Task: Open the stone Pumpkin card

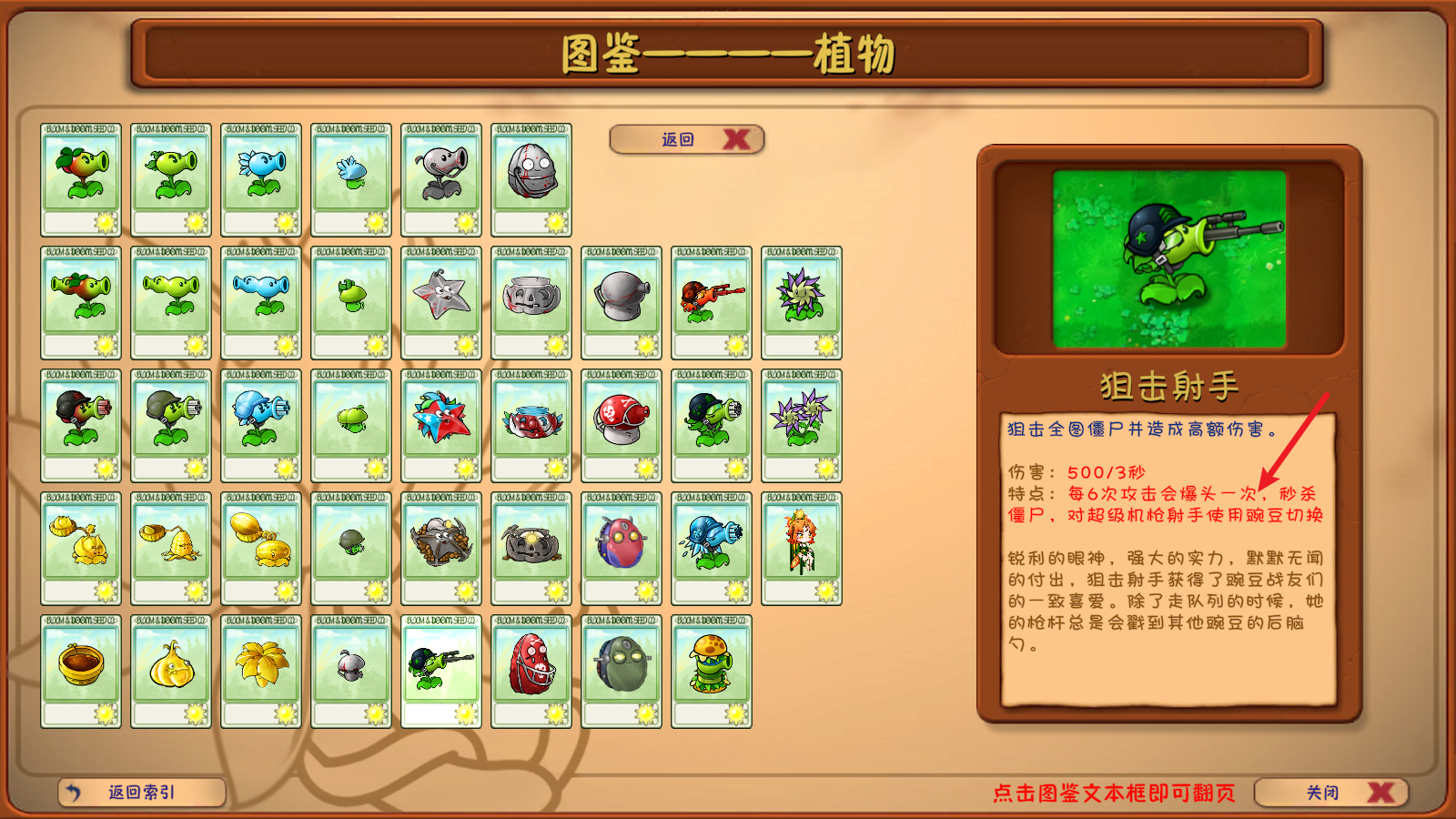Action: pos(532,300)
